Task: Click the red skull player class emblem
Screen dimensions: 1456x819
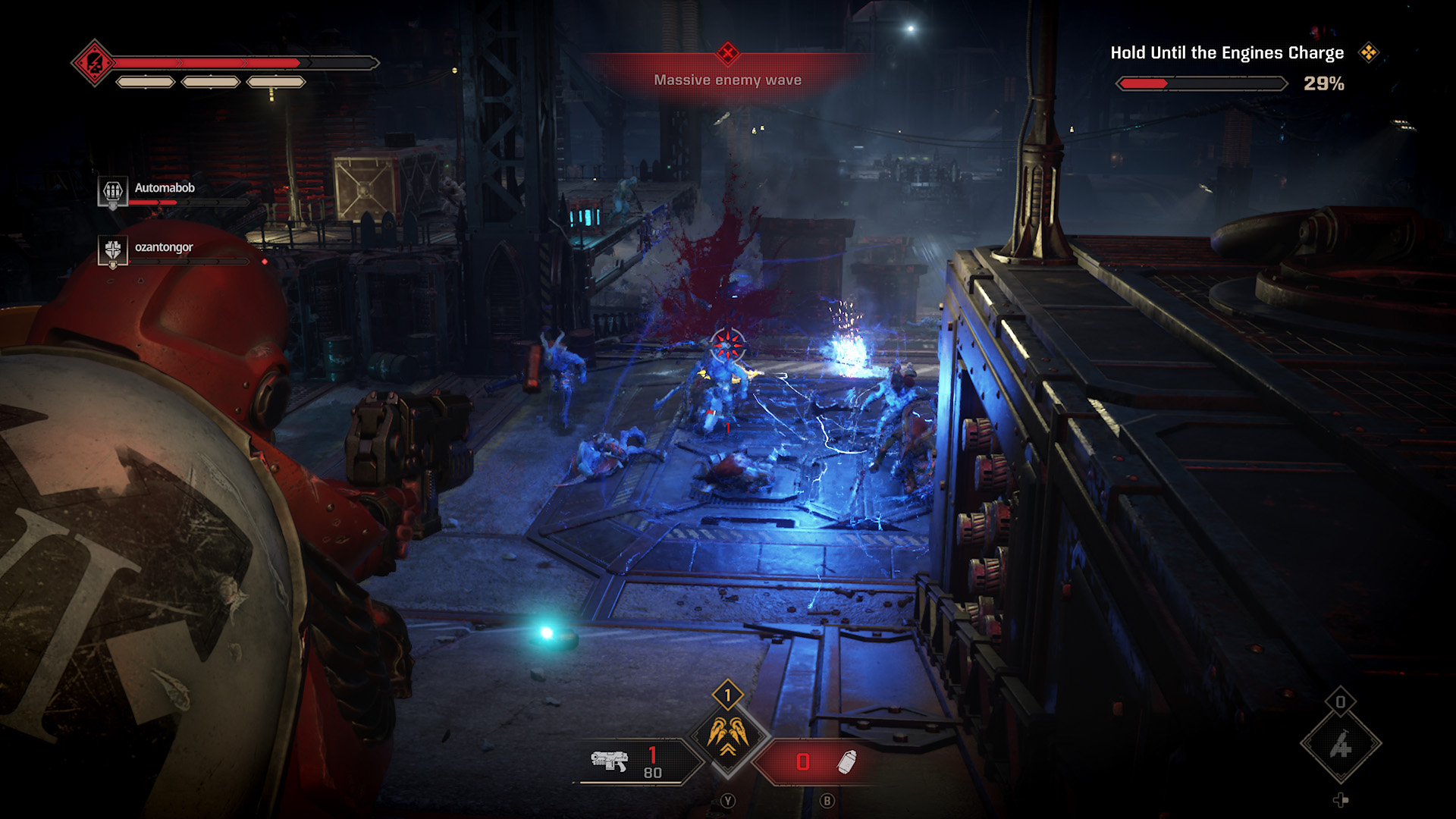Action: 94,63
